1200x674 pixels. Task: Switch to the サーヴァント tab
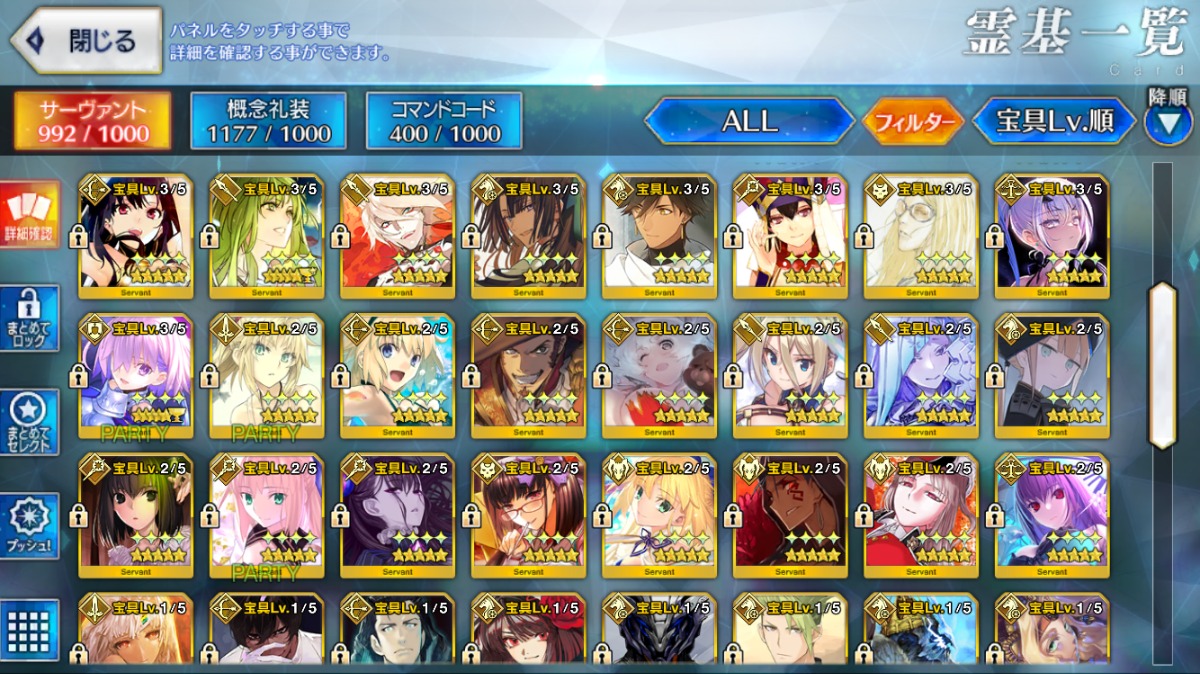(x=93, y=121)
